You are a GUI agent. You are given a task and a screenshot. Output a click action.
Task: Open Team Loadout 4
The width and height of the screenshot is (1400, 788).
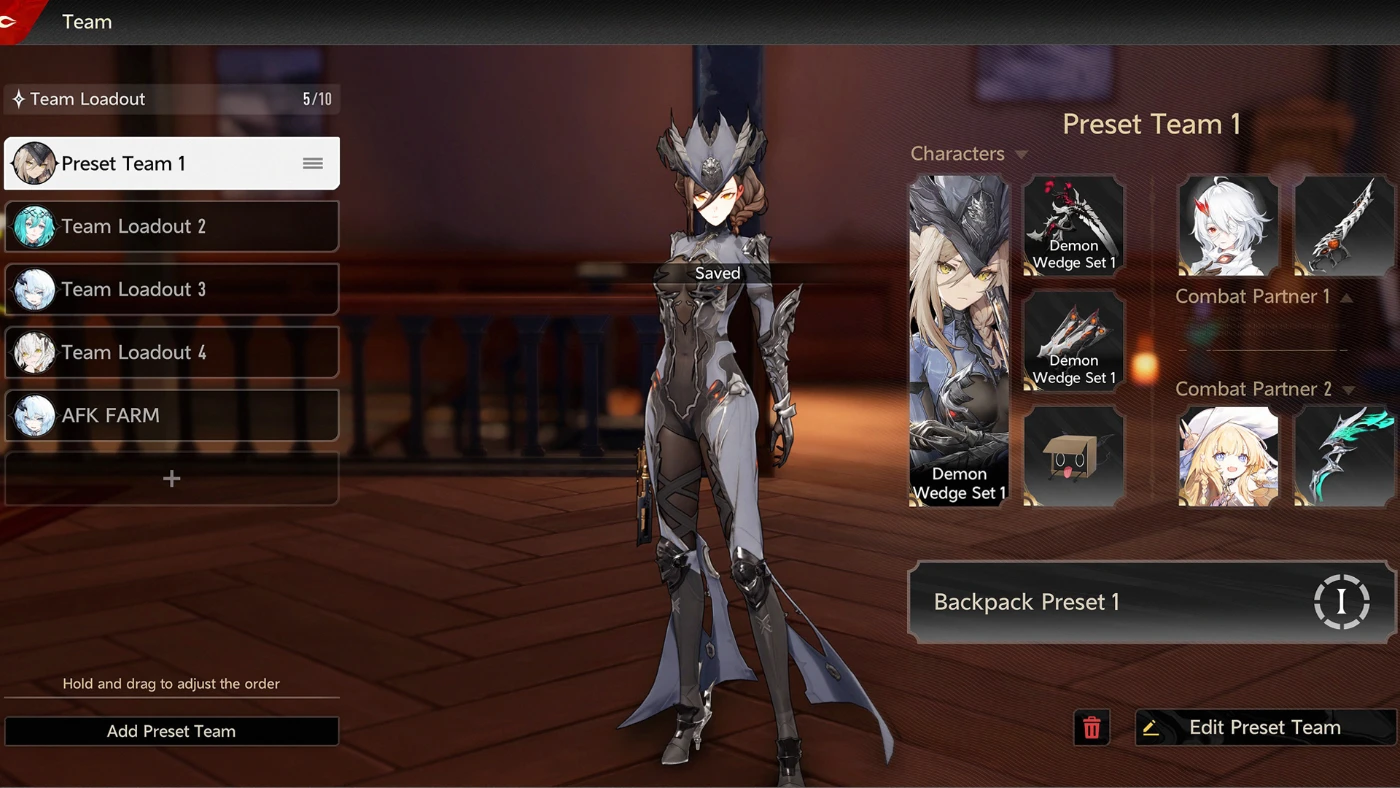pyautogui.click(x=172, y=353)
